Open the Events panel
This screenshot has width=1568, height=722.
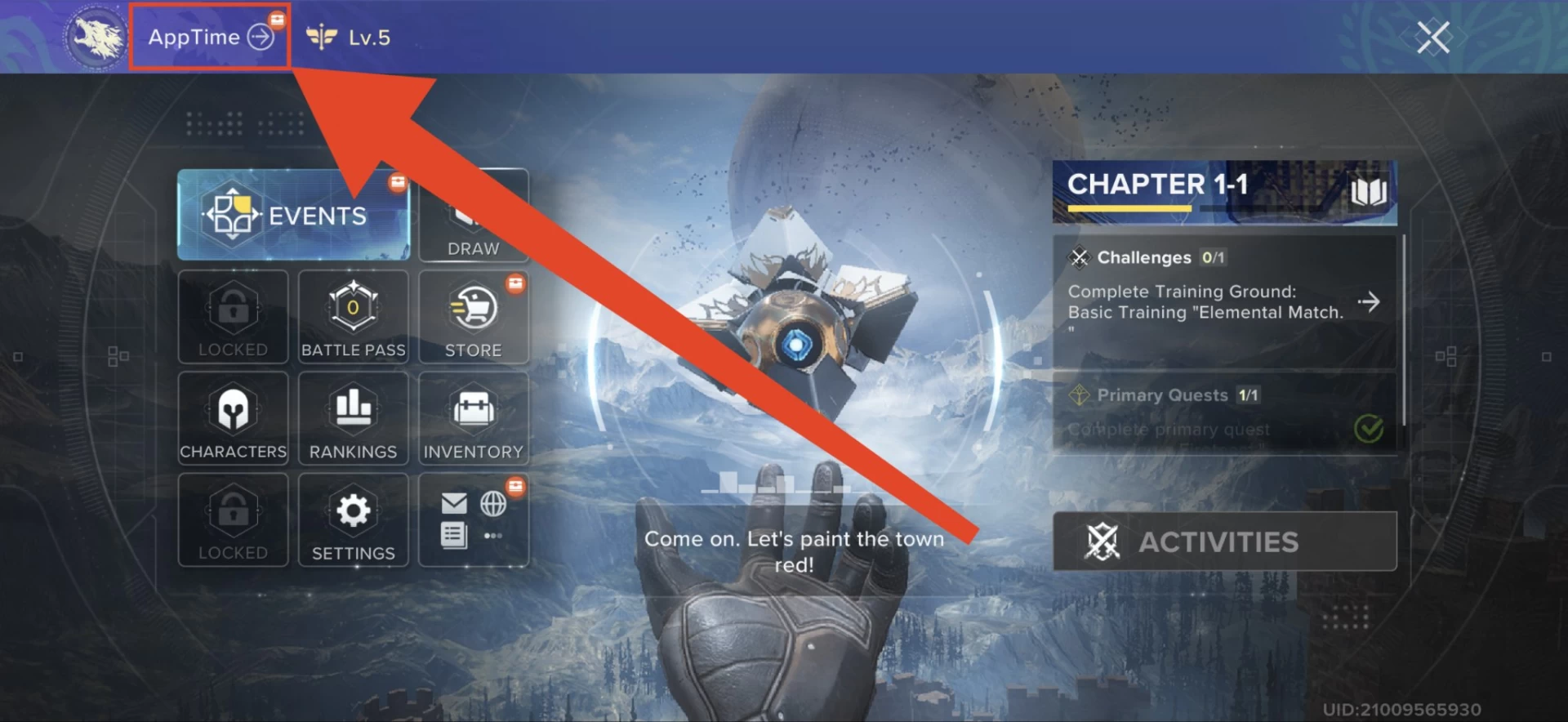(x=293, y=215)
